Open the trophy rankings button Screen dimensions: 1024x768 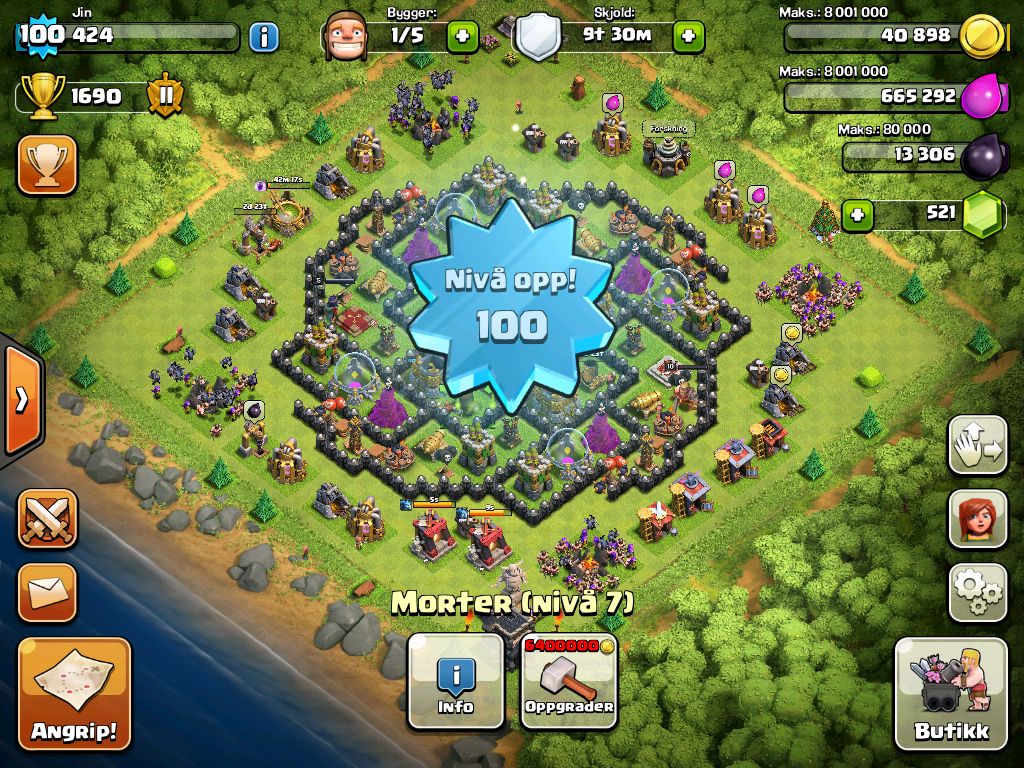pos(47,165)
